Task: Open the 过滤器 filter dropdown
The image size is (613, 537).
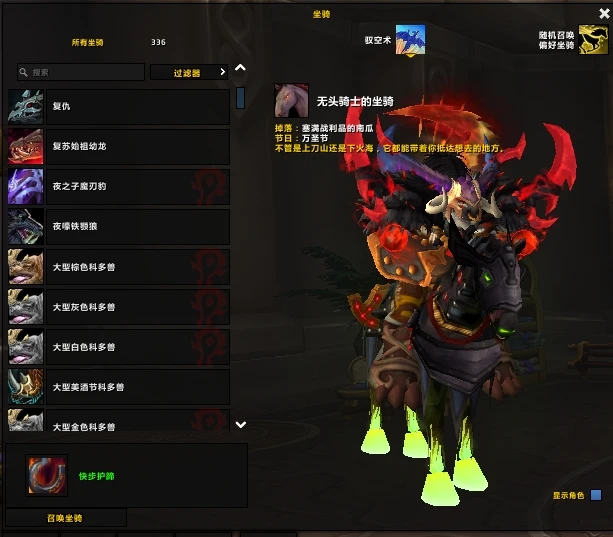Action: 189,73
